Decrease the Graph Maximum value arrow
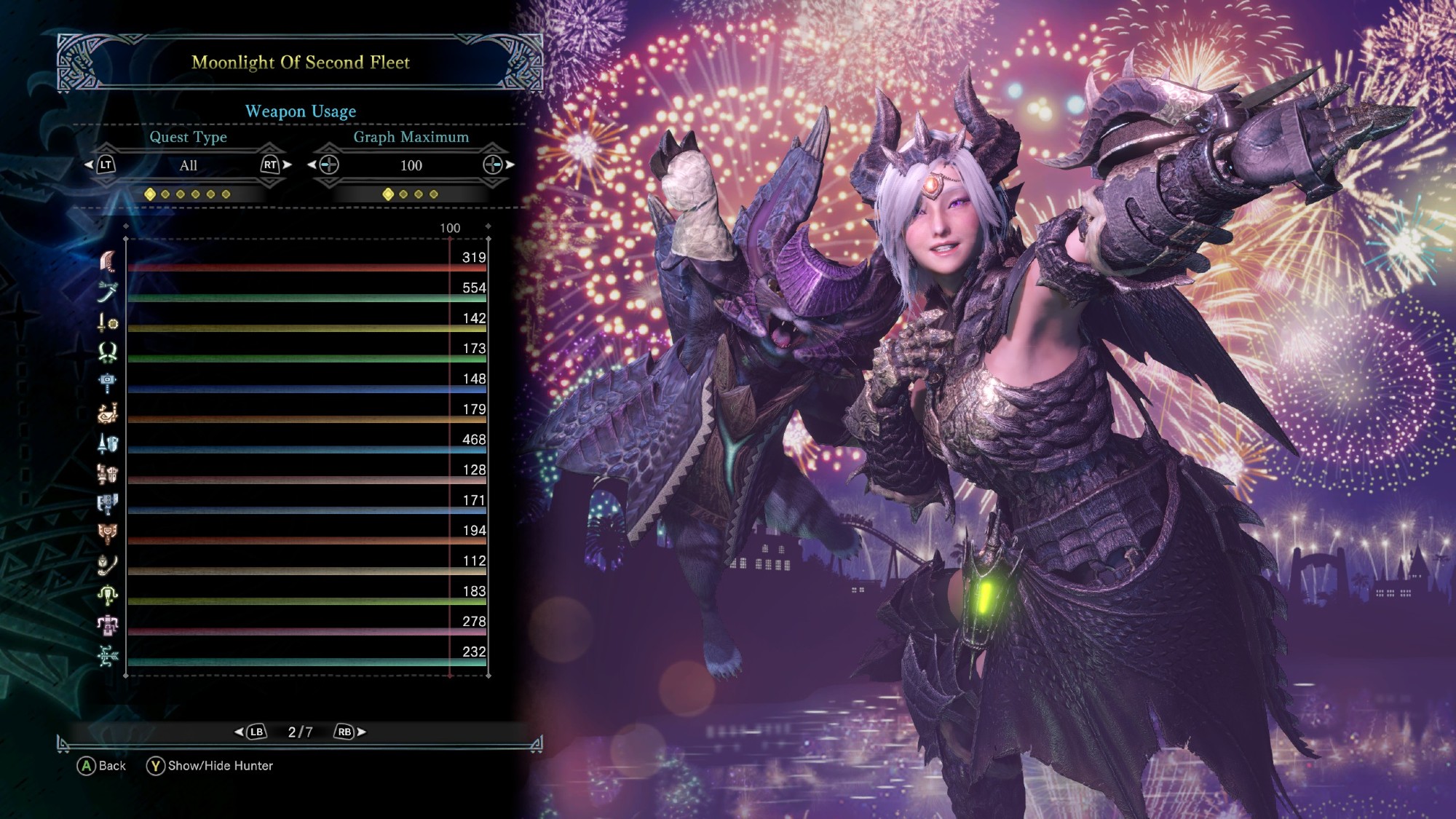Viewport: 1456px width, 819px height. (x=312, y=165)
